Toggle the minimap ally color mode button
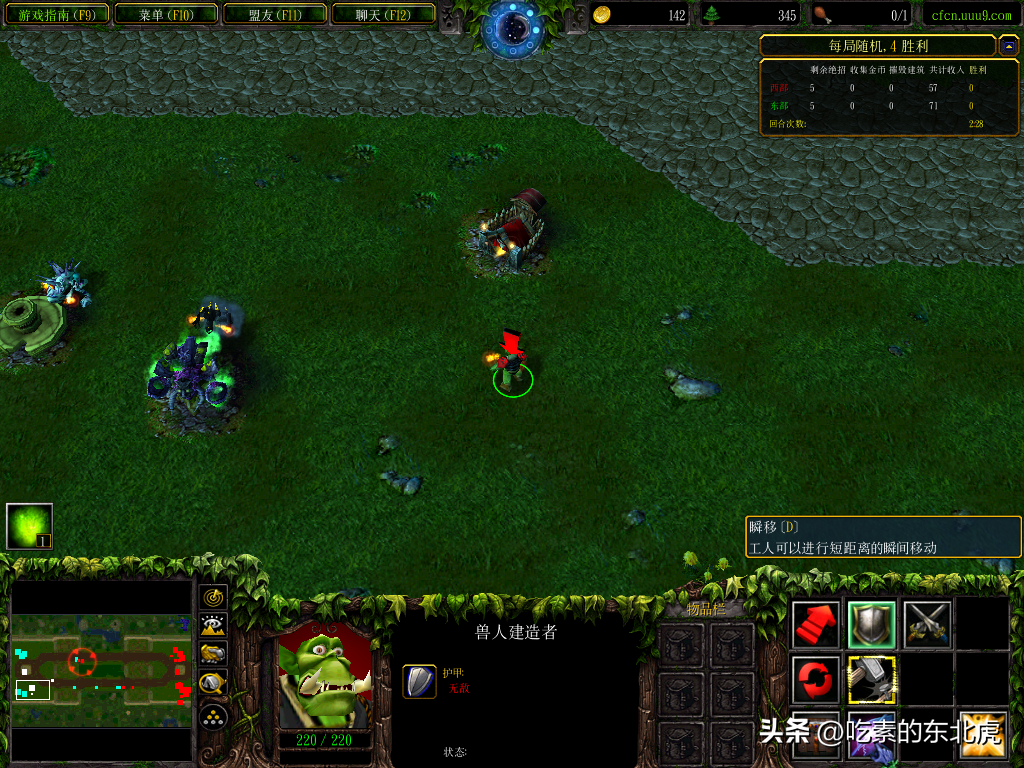 coord(213,655)
